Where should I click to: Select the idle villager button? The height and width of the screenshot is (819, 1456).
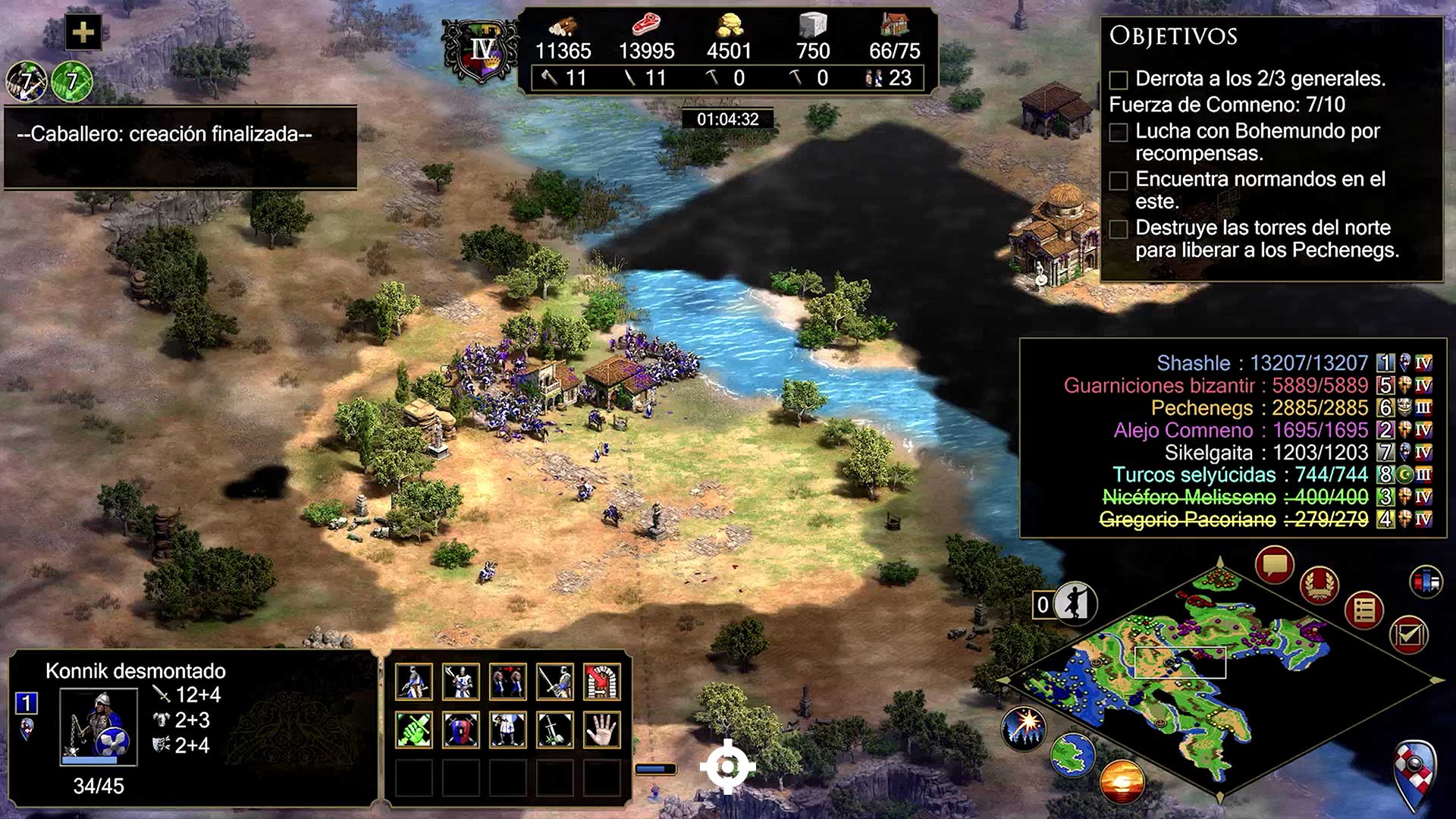(1073, 604)
